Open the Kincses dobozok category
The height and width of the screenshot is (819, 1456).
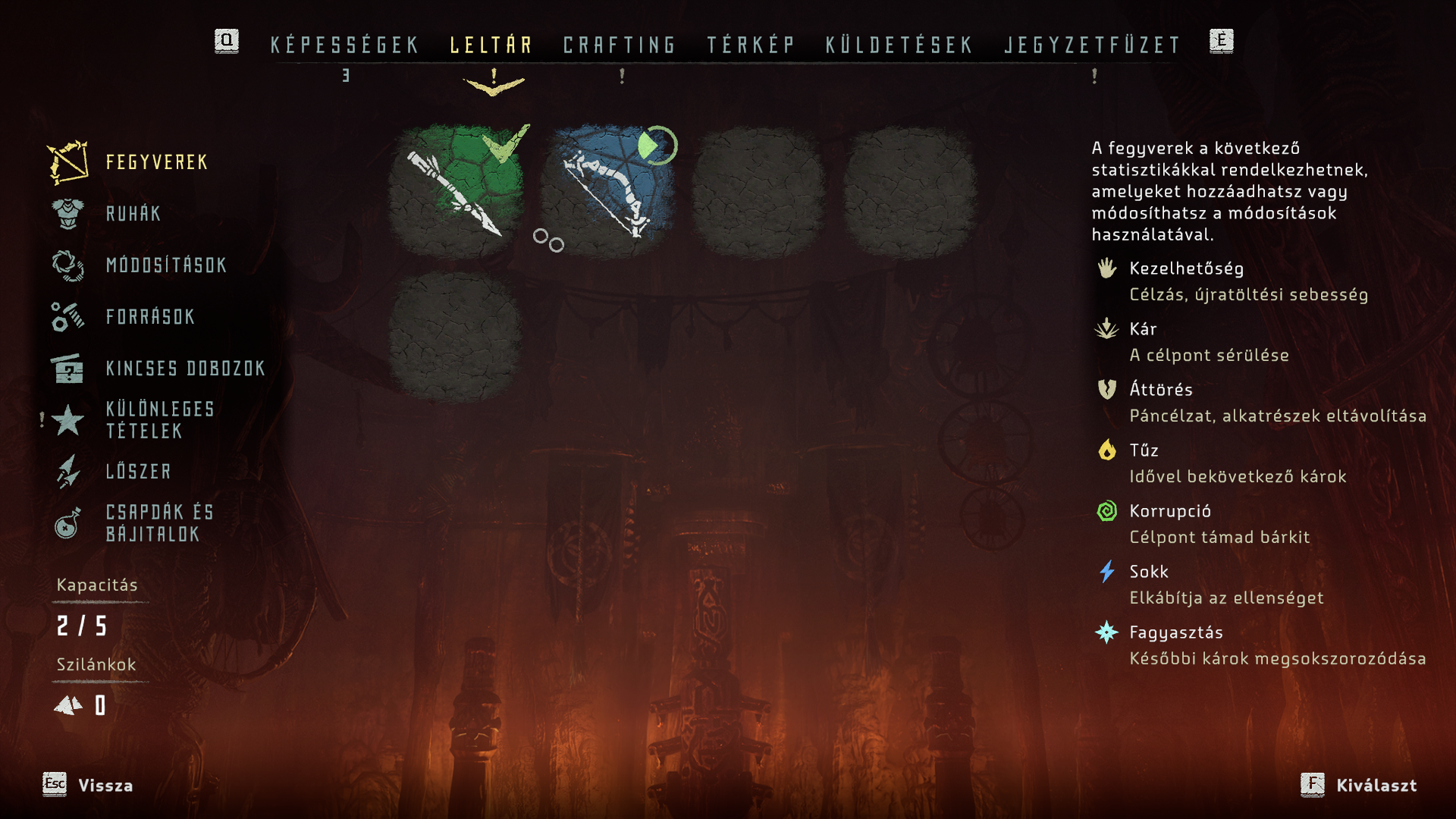tap(185, 369)
